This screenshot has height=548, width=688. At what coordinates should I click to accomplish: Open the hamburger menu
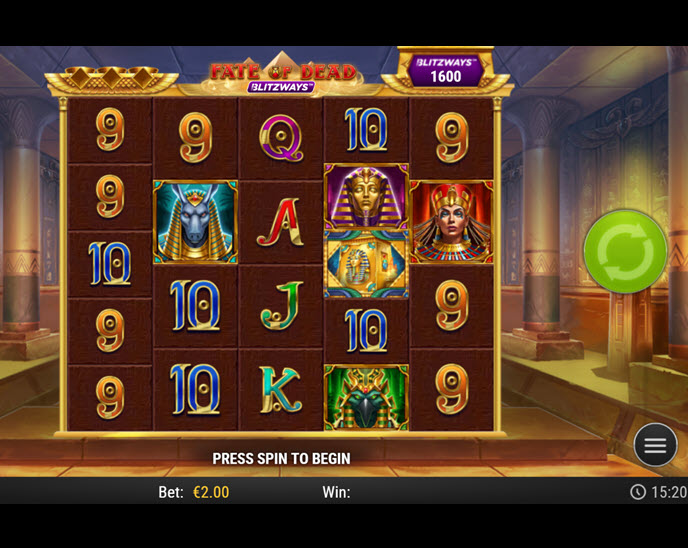655,446
